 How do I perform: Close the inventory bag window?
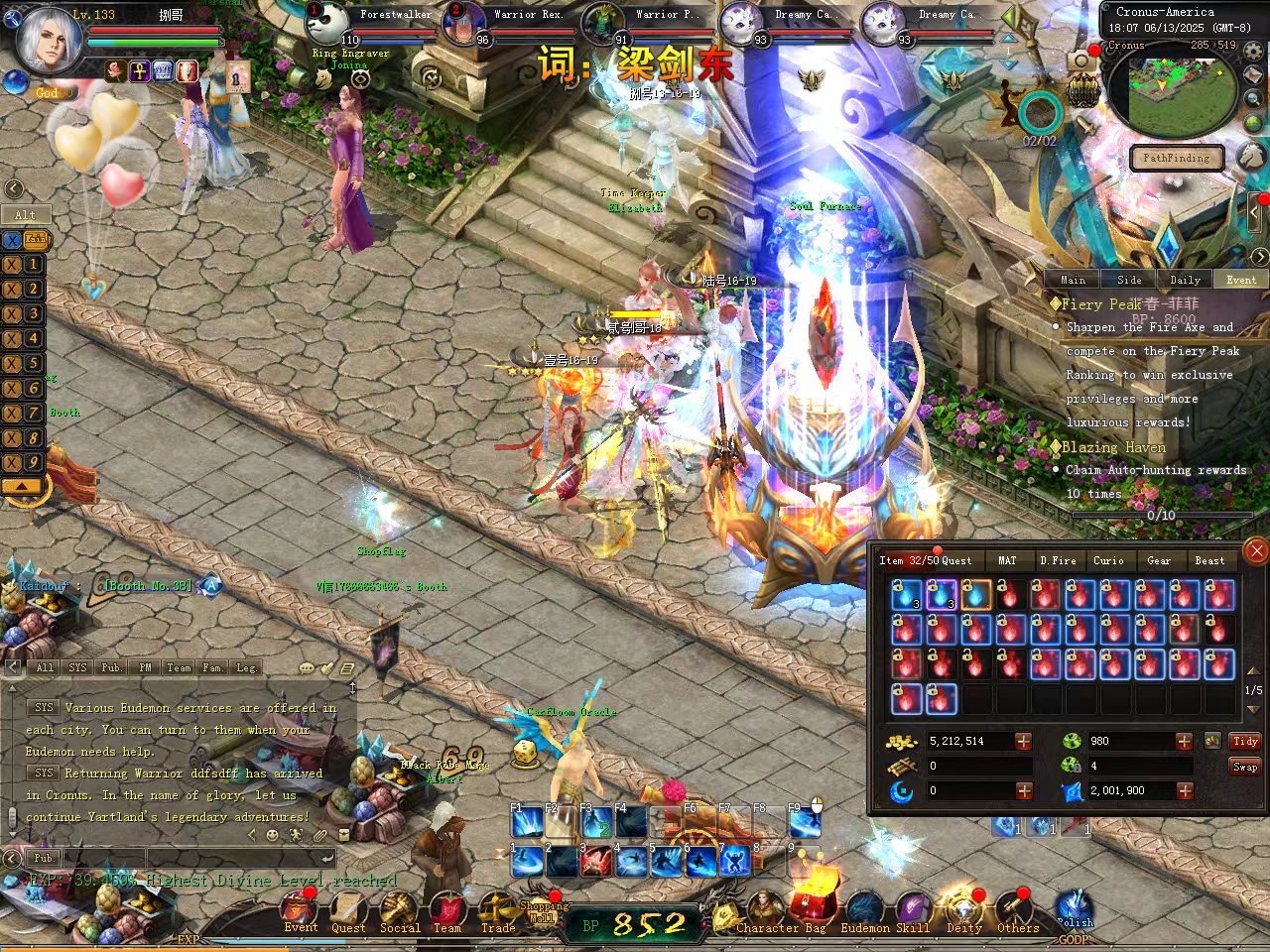(1256, 550)
